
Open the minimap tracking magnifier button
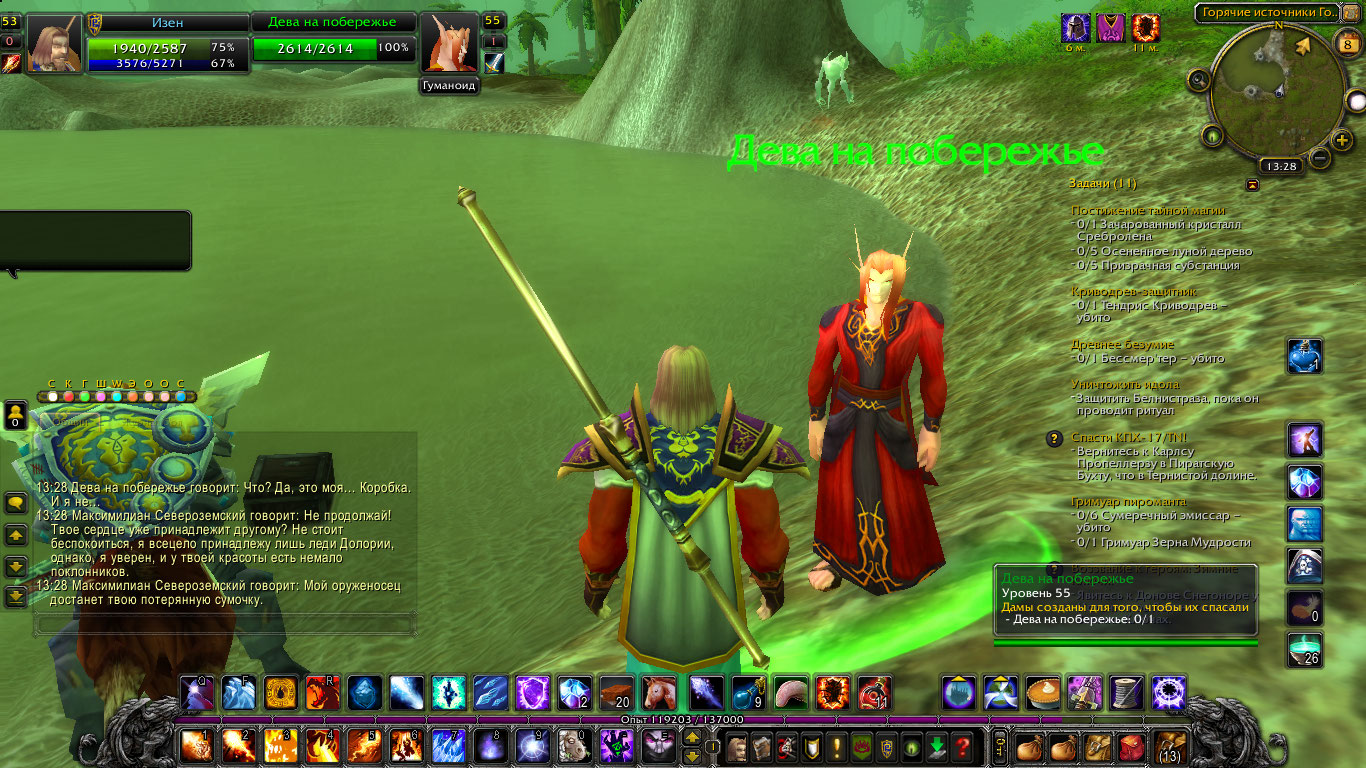[x=1197, y=80]
